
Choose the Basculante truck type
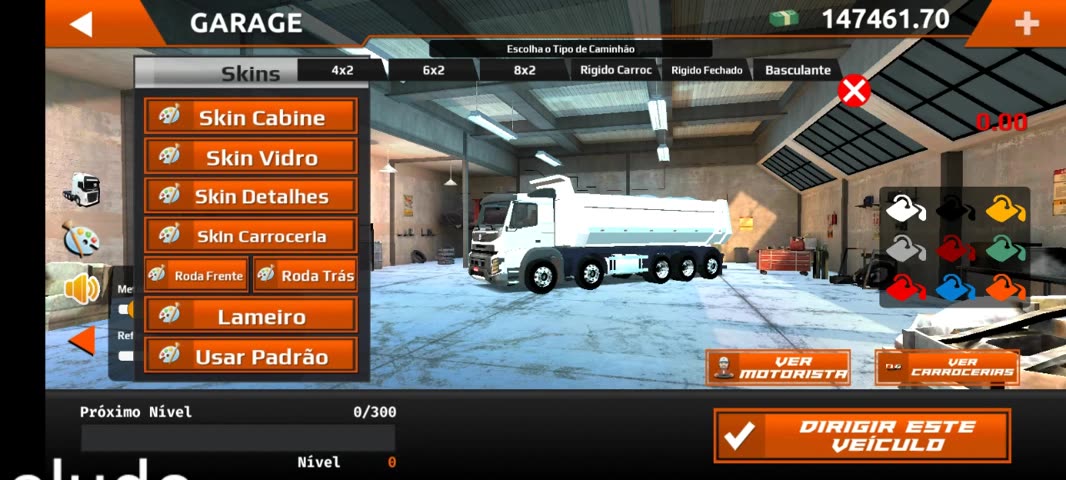coord(798,70)
